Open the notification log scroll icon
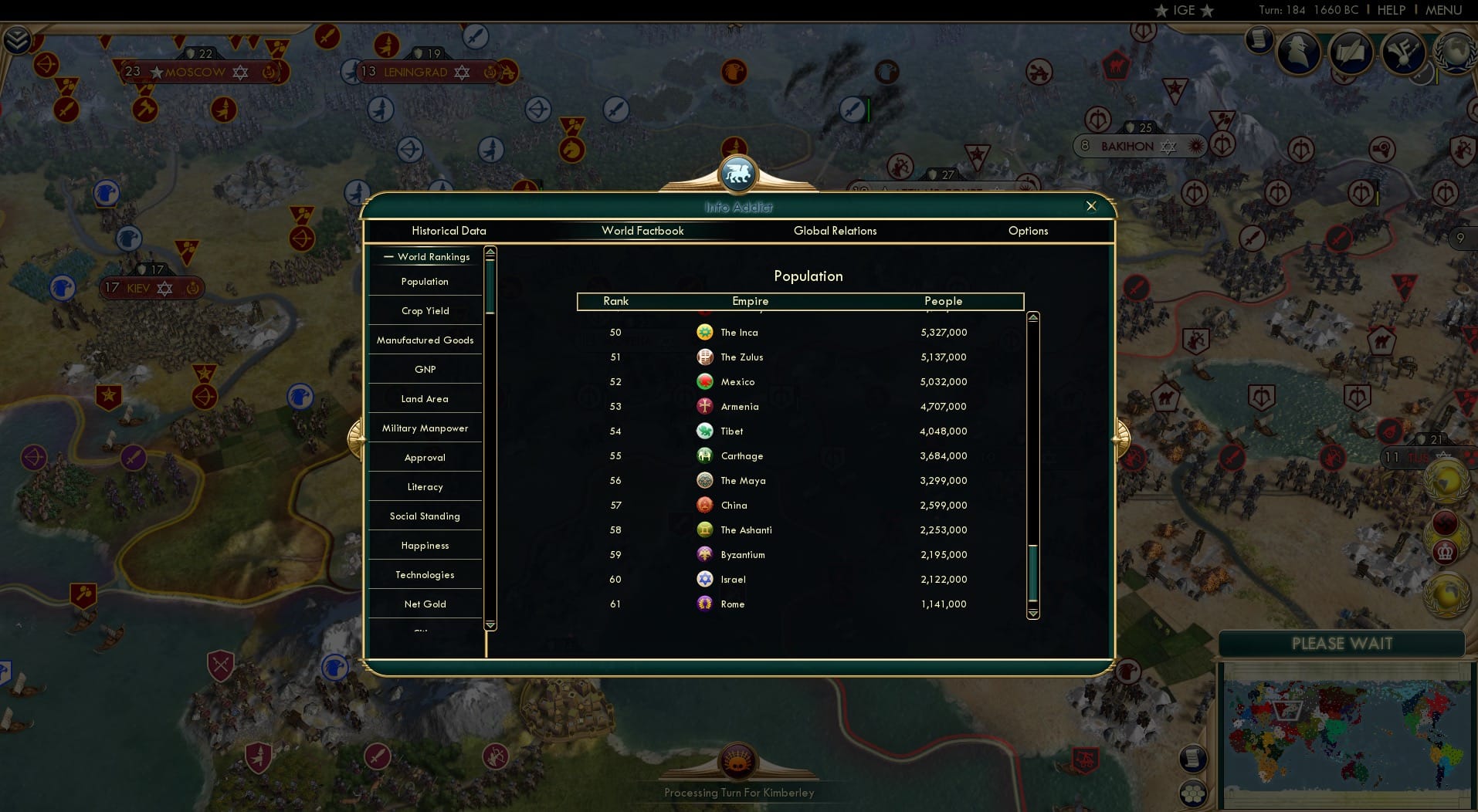 pyautogui.click(x=1259, y=43)
